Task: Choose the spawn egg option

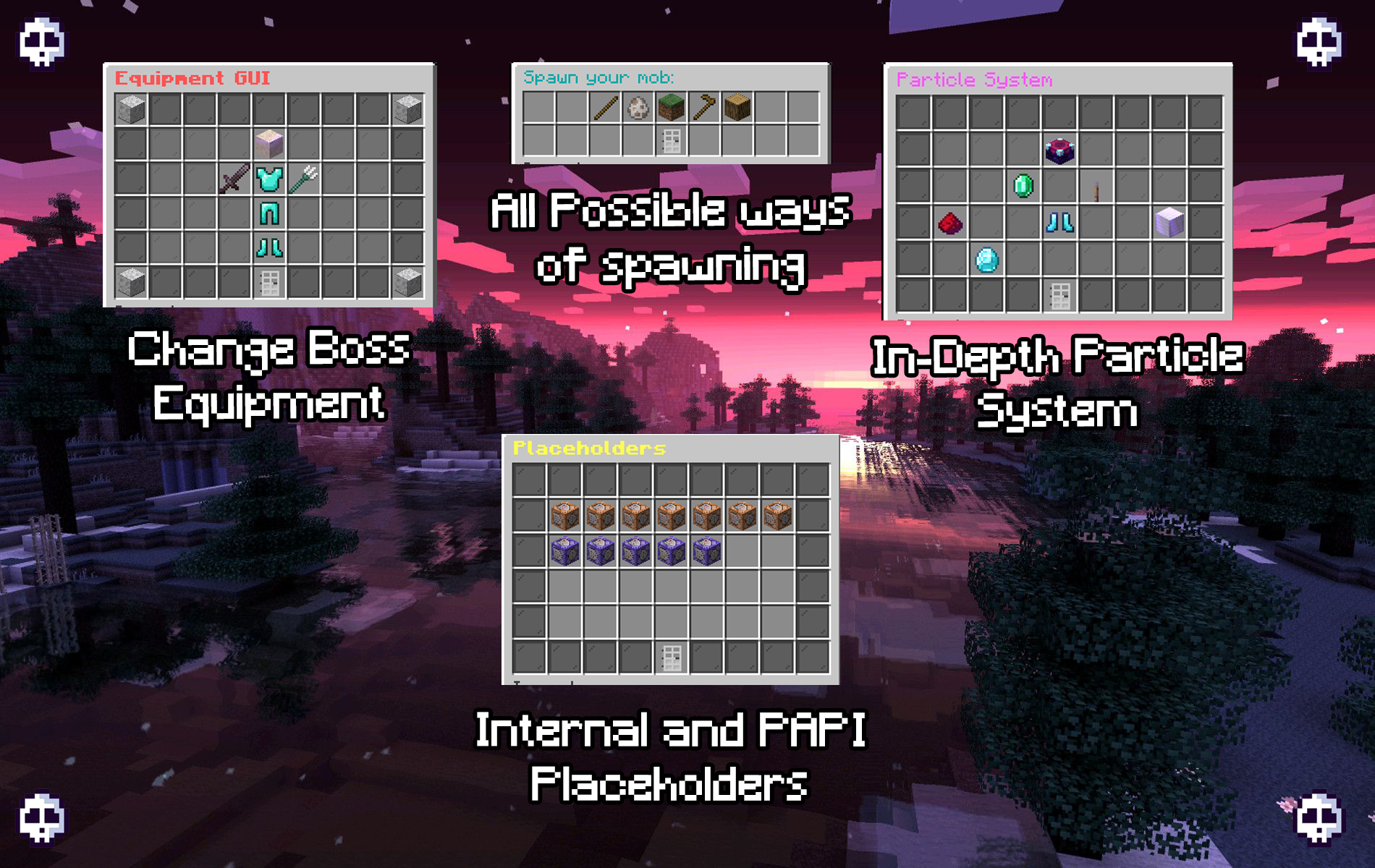Action: pos(638,108)
